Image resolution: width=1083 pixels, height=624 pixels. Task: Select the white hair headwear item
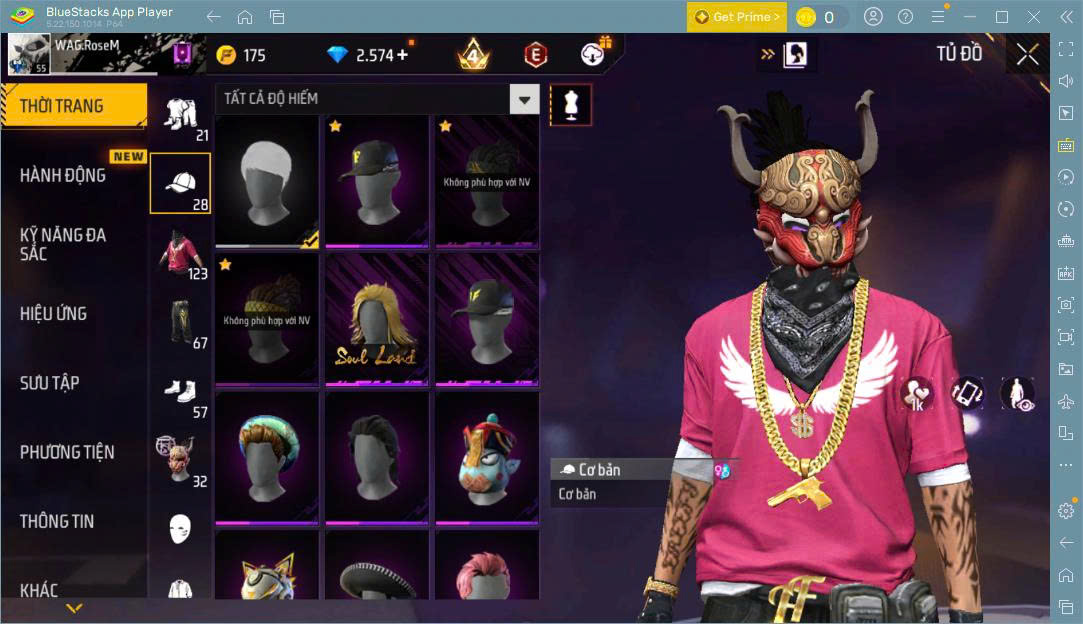(267, 181)
